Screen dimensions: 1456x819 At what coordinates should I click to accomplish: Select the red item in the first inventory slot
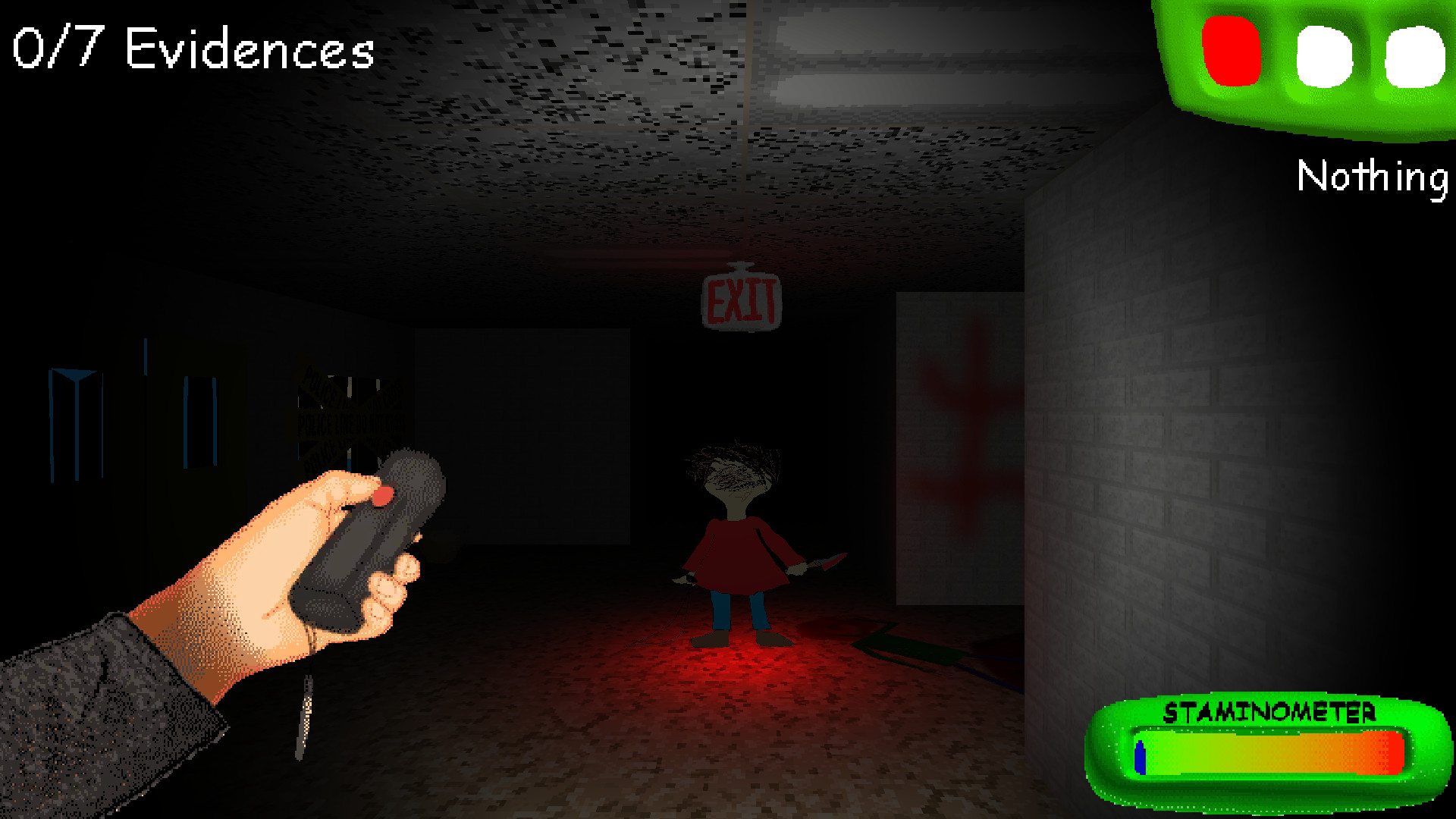[1232, 53]
